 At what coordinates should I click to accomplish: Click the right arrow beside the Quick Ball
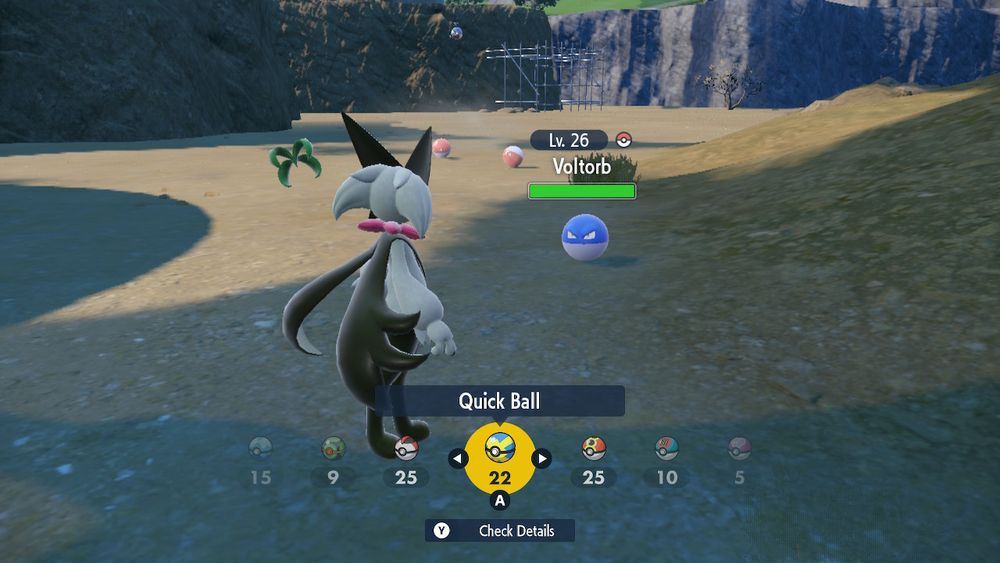[x=541, y=459]
